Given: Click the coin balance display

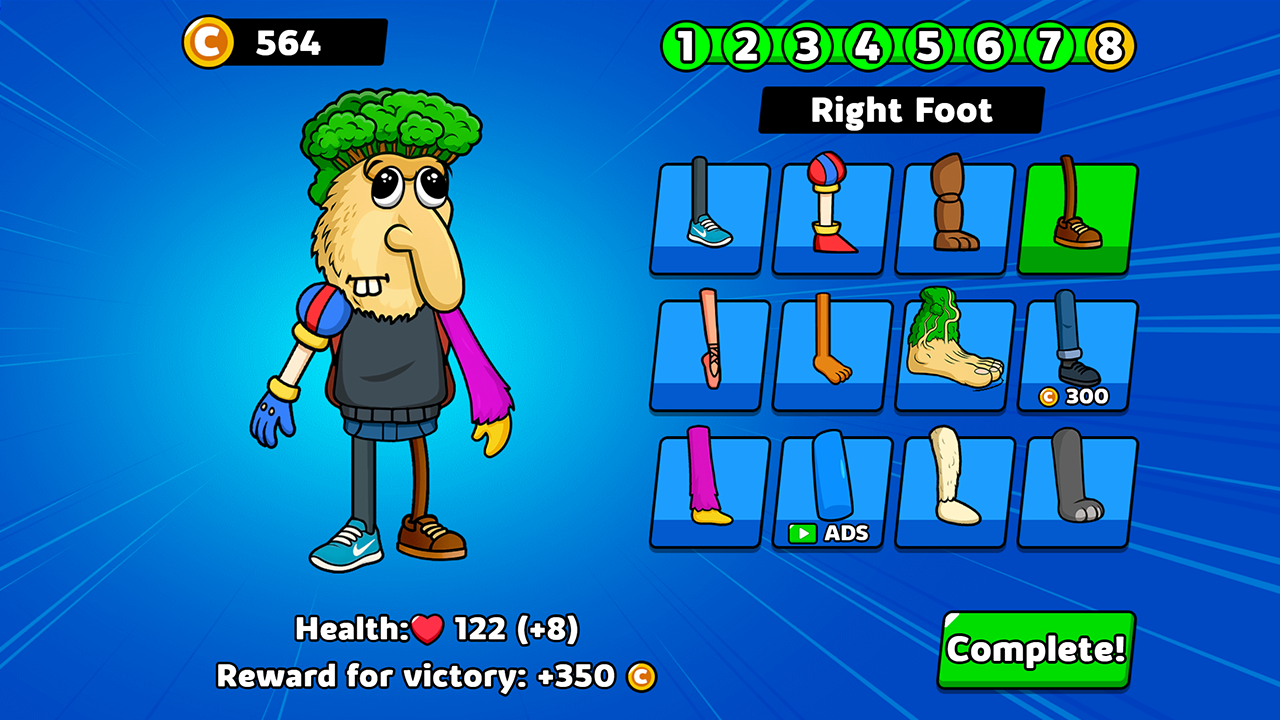Looking at the screenshot, I should pyautogui.click(x=280, y=42).
